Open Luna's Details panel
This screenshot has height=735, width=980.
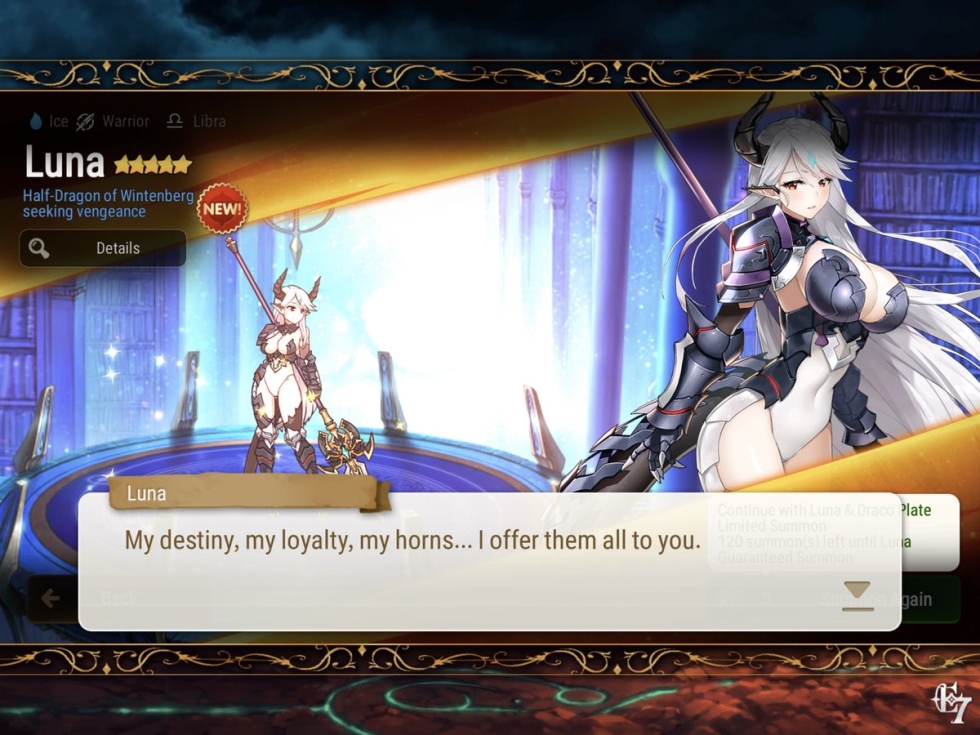tap(103, 248)
